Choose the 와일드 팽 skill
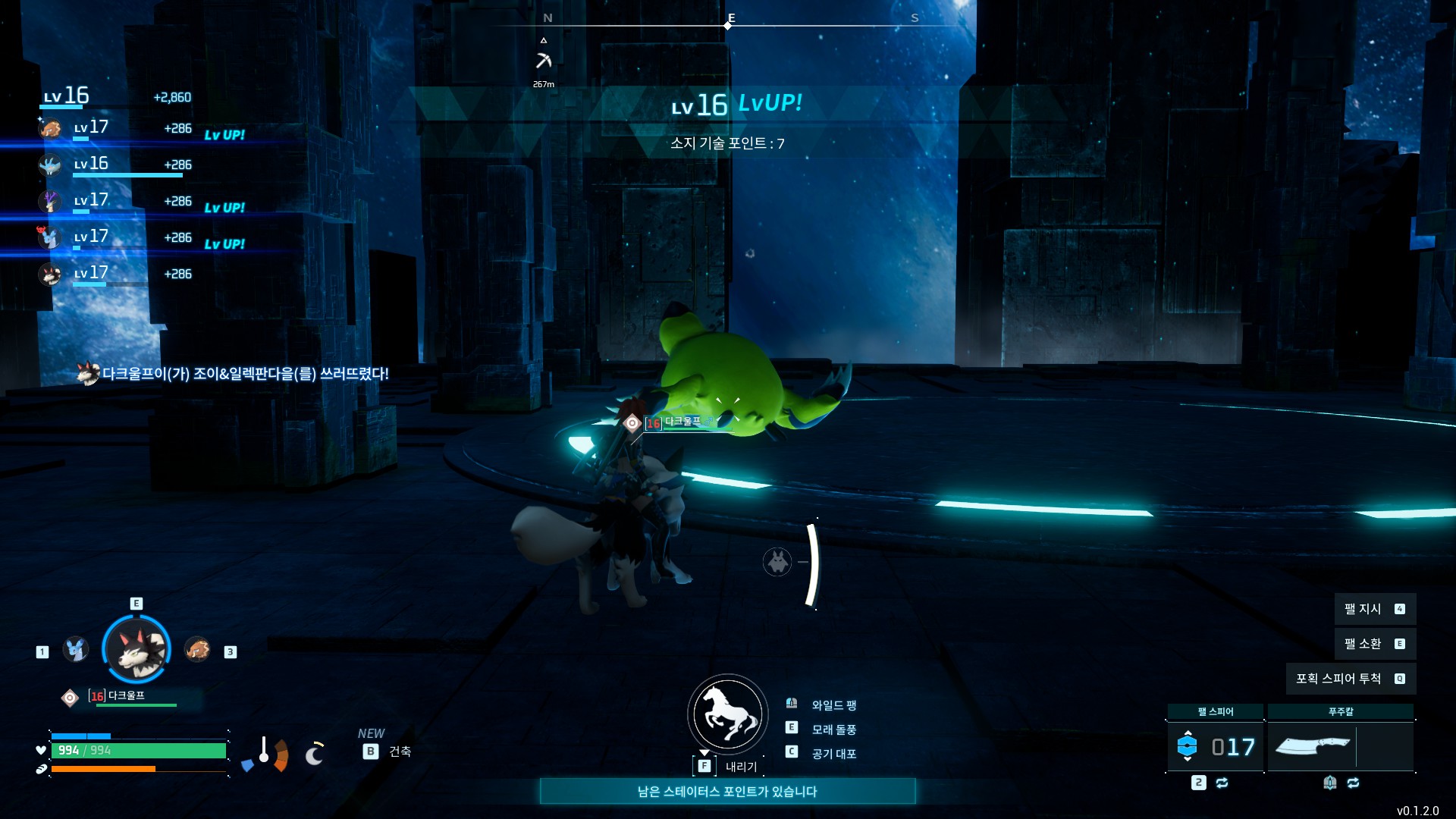This screenshot has height=819, width=1456. tap(833, 705)
